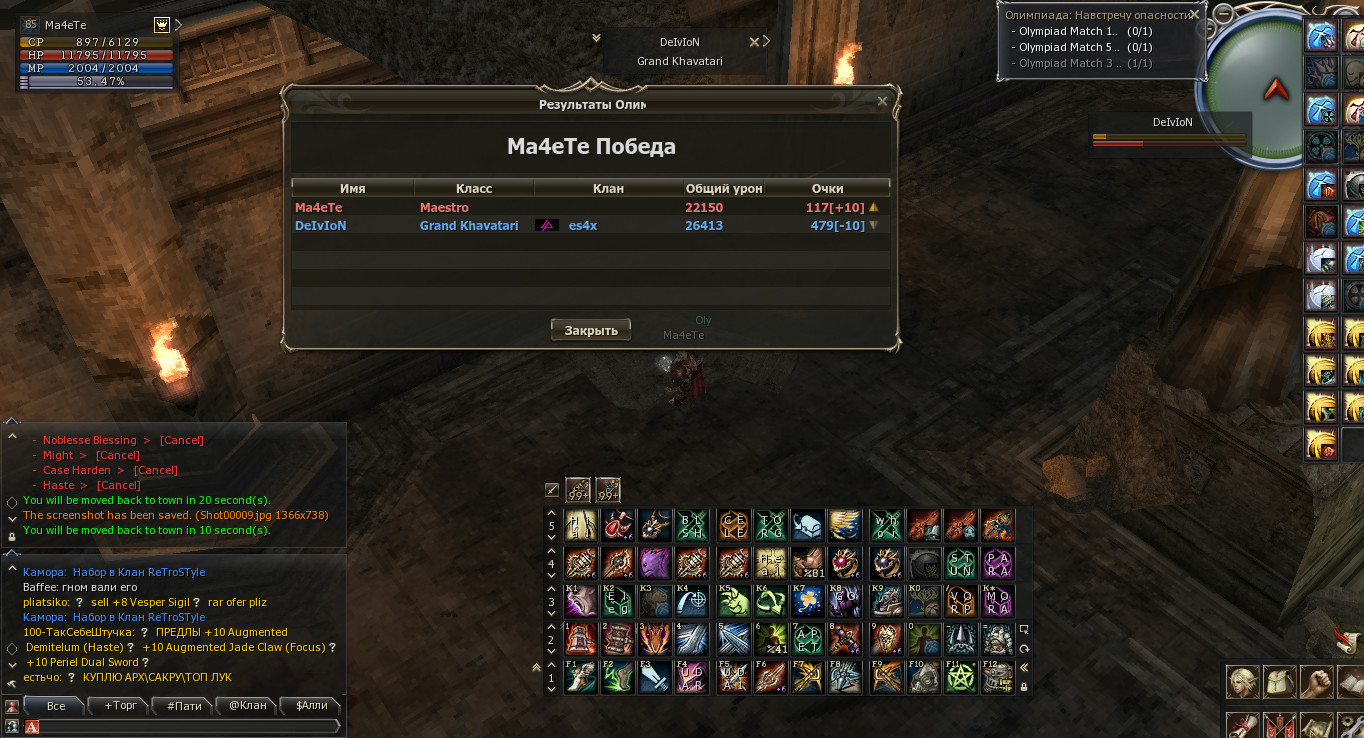Close the Olympiad results window with X
The width and height of the screenshot is (1364, 738).
click(x=882, y=101)
